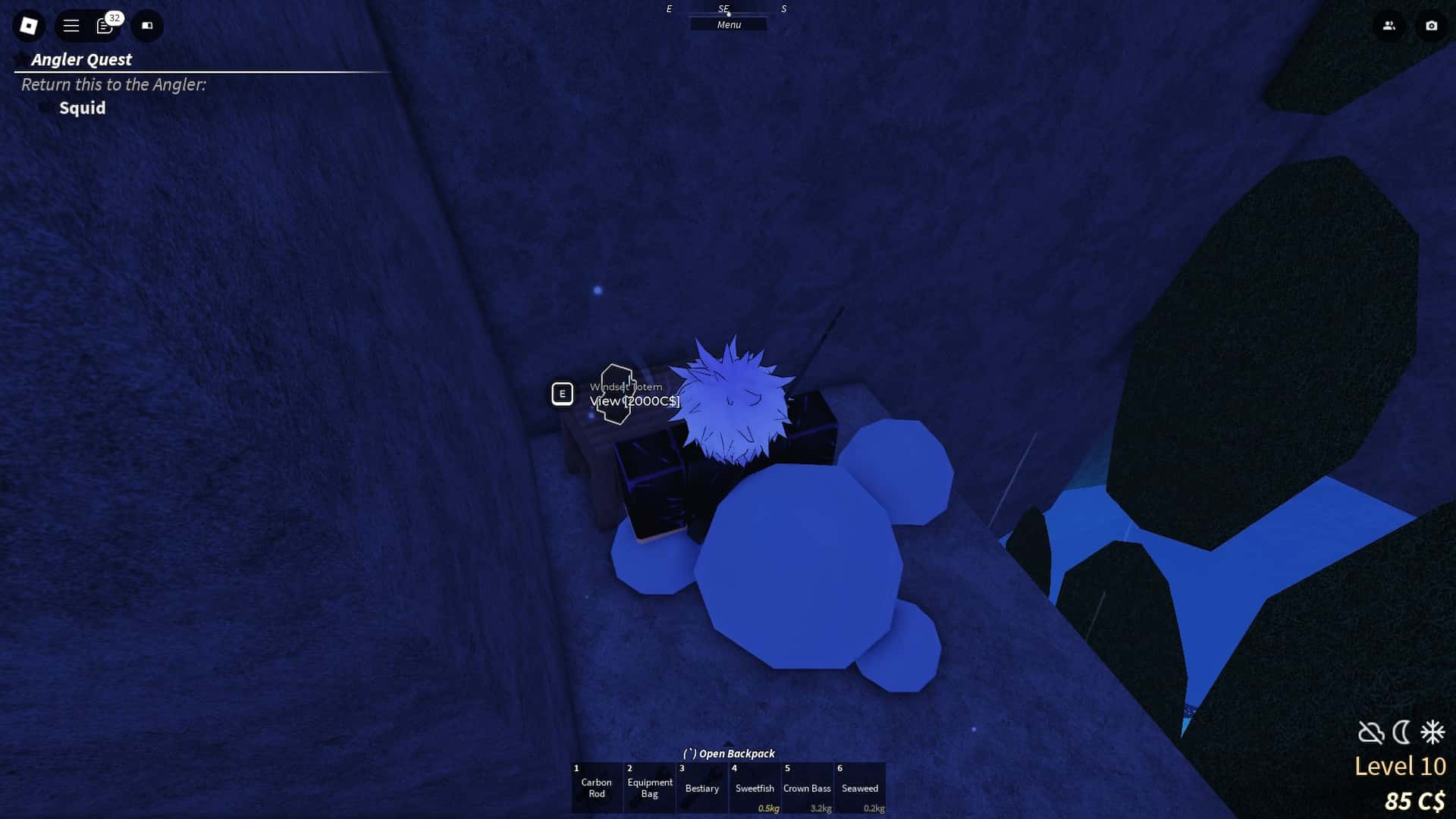
Task: Select the Bestiary in slot 3
Action: pyautogui.click(x=701, y=789)
